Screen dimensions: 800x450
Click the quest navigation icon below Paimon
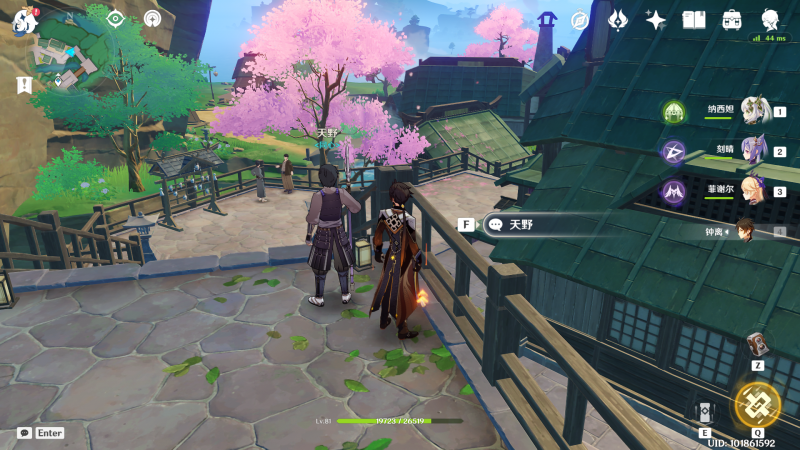pyautogui.click(x=24, y=86)
